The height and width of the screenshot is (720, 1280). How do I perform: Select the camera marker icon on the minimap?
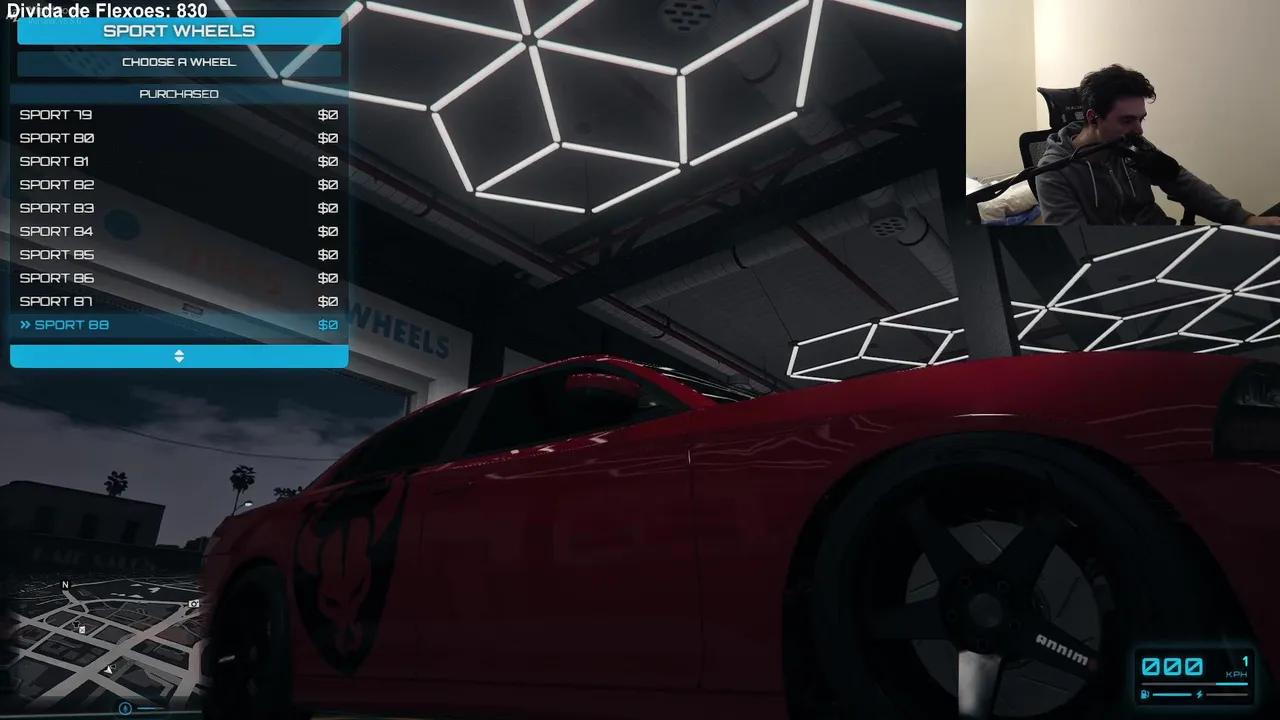[193, 604]
